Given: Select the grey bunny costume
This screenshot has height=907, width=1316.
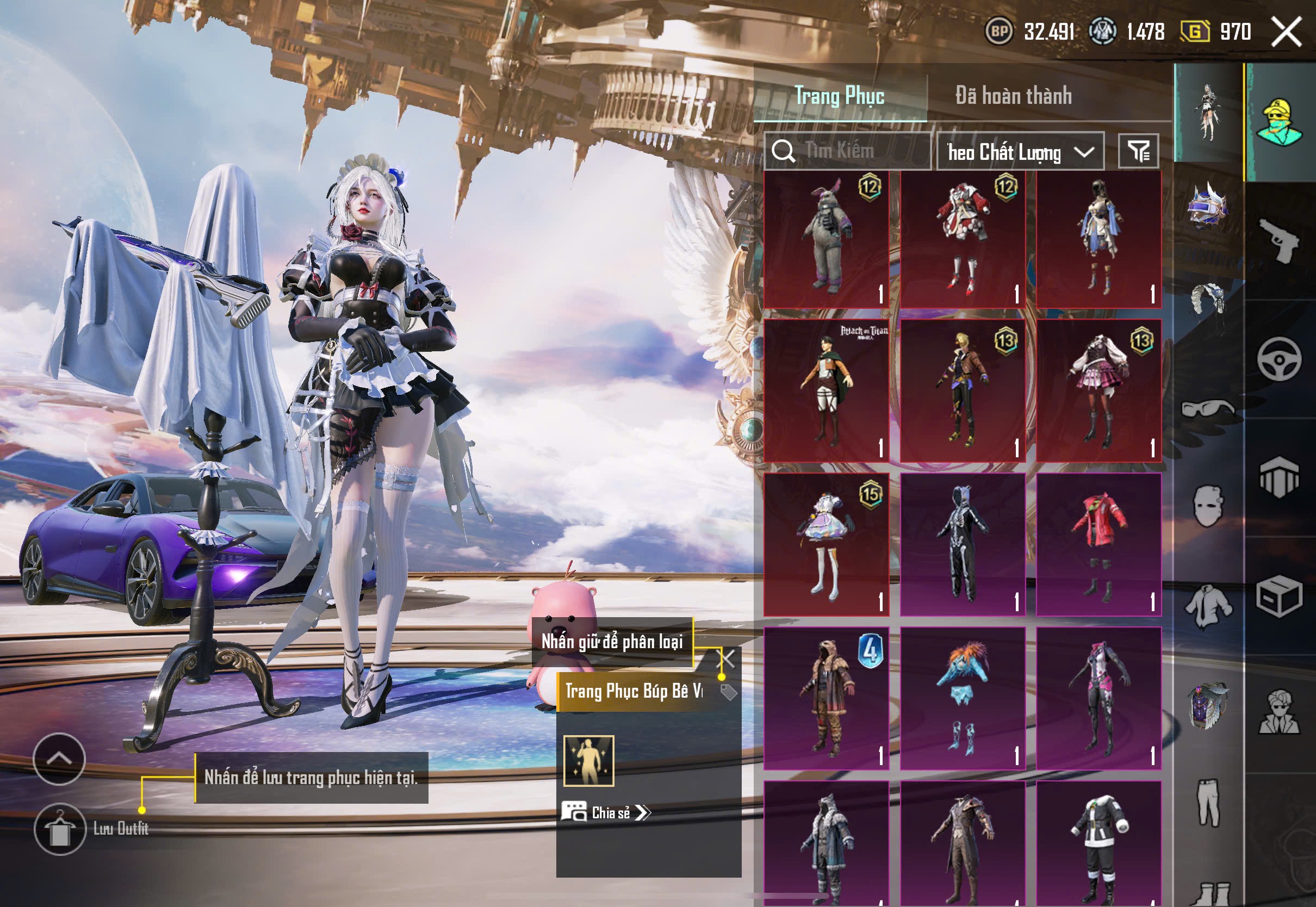Looking at the screenshot, I should point(826,239).
